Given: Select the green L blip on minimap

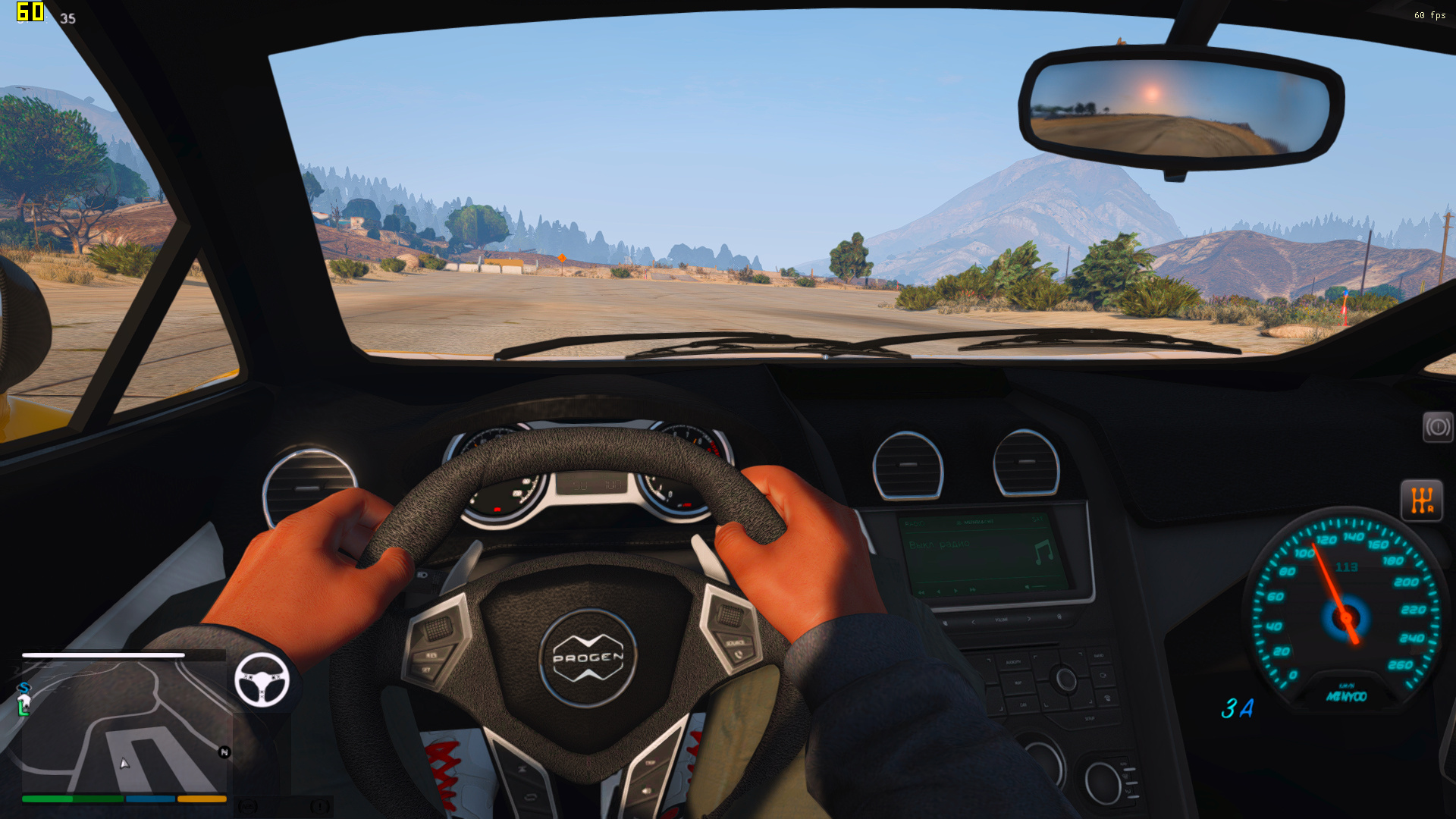Looking at the screenshot, I should tap(24, 706).
